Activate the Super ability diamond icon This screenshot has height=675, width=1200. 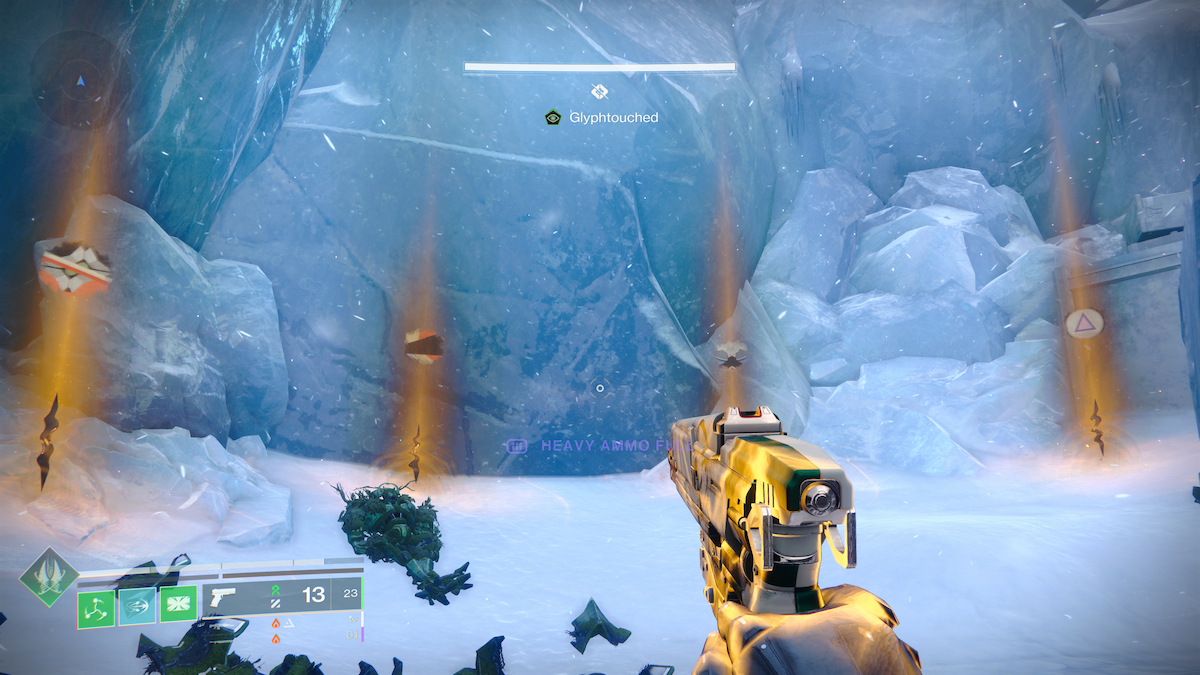(49, 577)
